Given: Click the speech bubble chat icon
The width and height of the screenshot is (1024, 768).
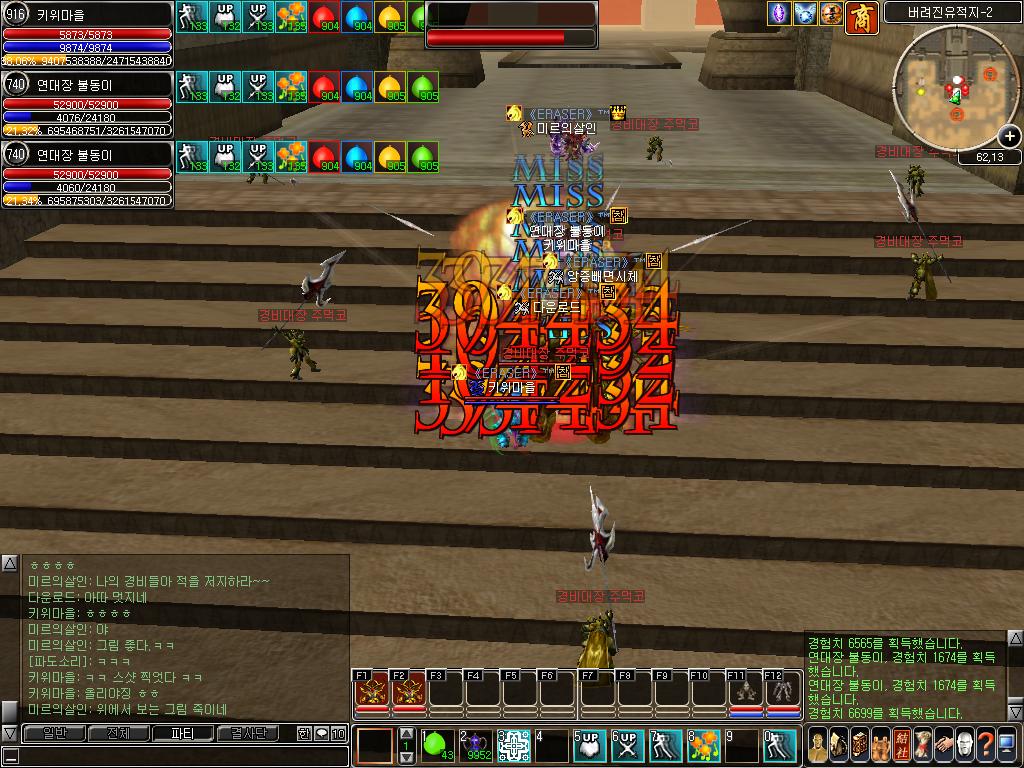Looking at the screenshot, I should tap(321, 734).
